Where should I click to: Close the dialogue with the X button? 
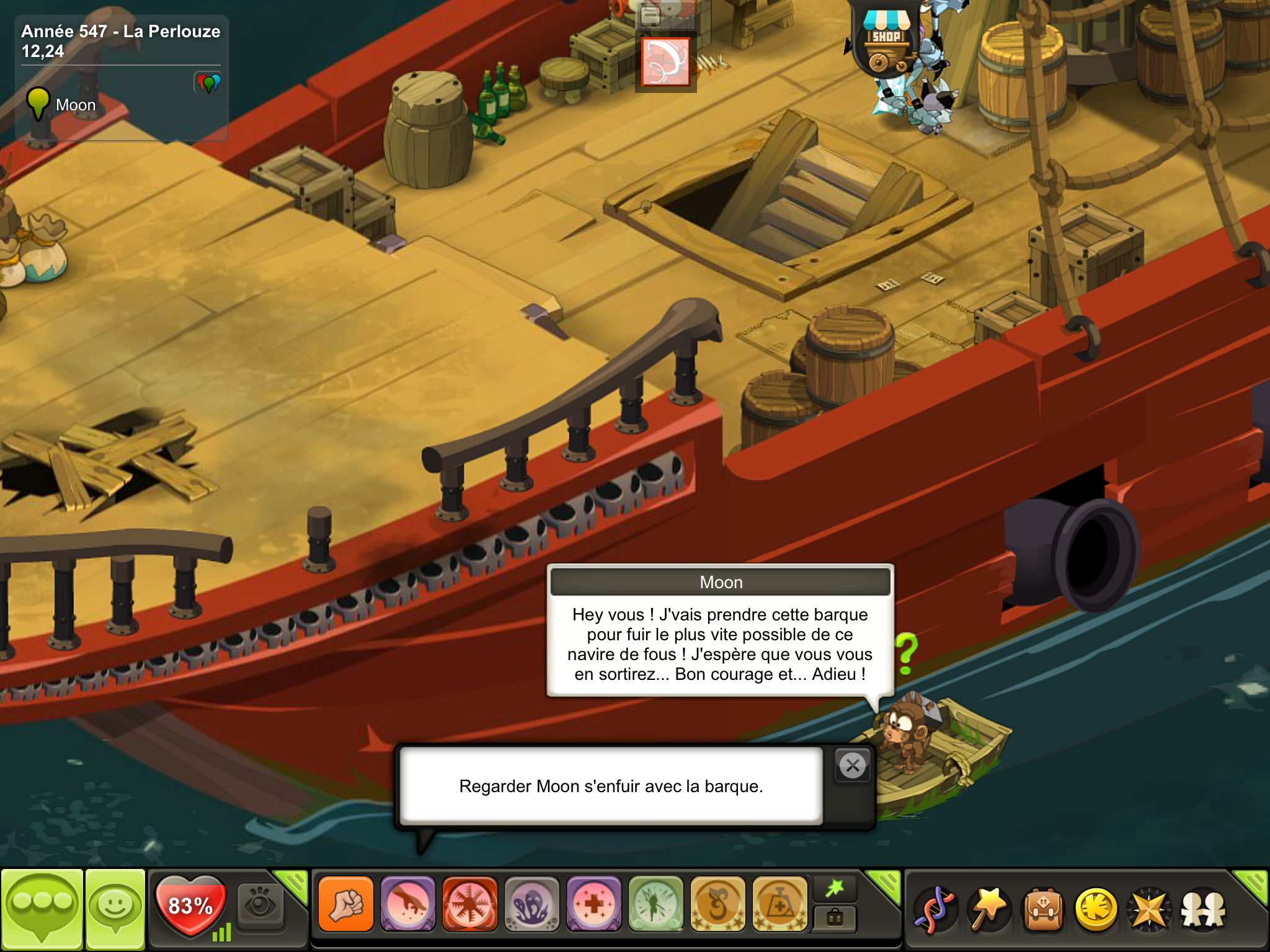(853, 765)
